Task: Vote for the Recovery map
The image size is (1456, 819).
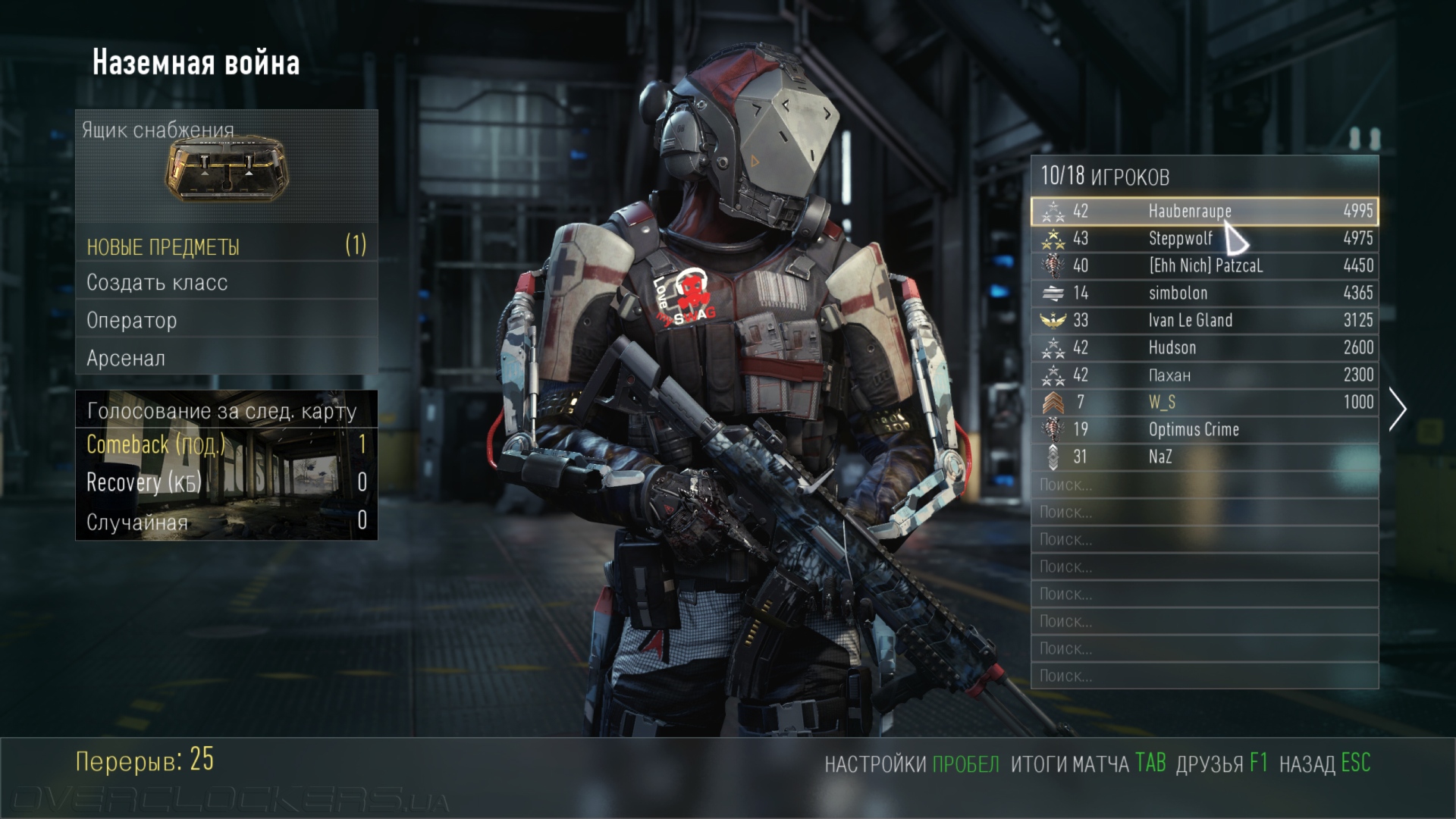Action: point(227,482)
